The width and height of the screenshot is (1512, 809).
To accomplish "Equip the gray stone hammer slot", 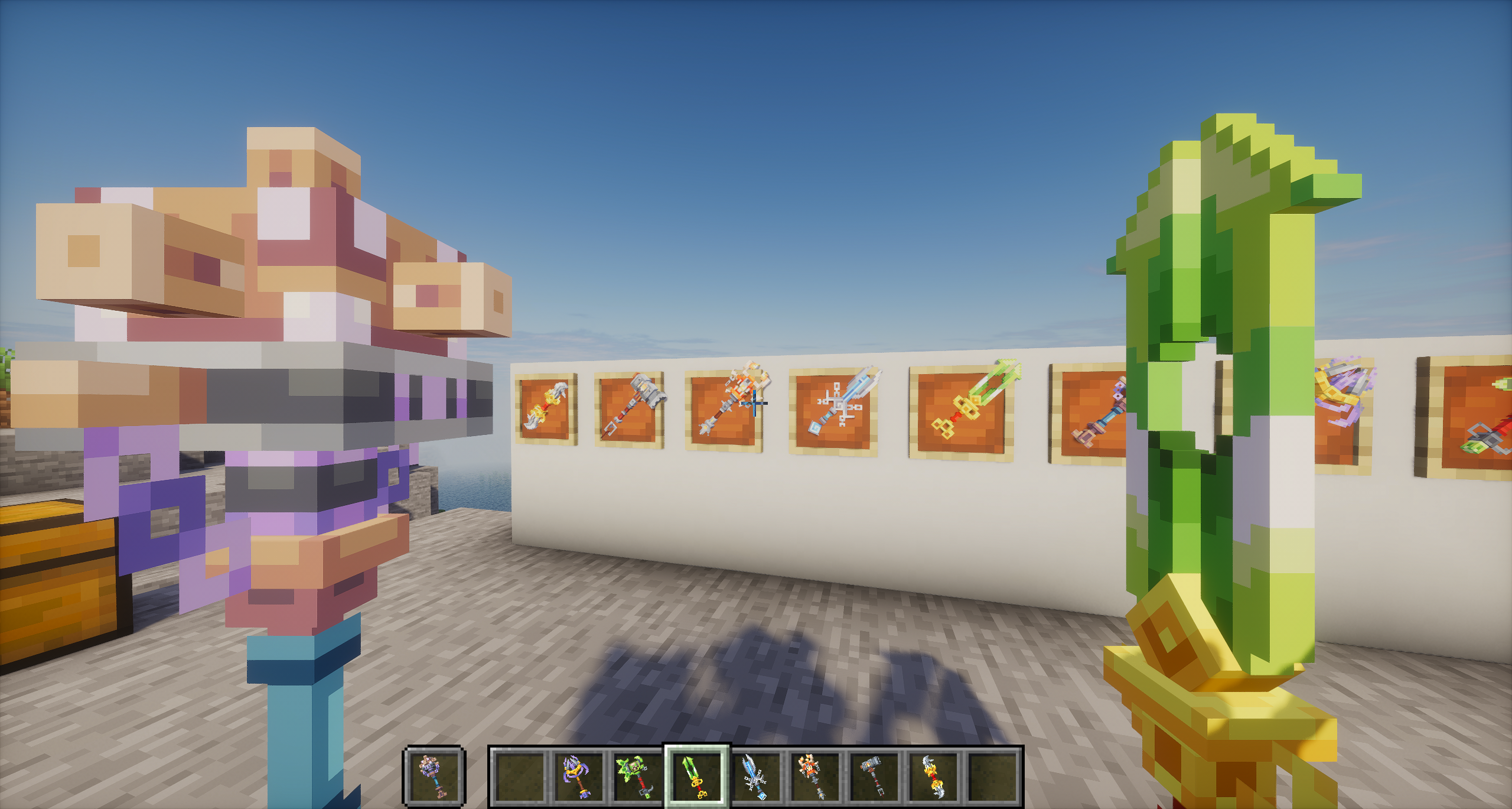I will (x=875, y=775).
